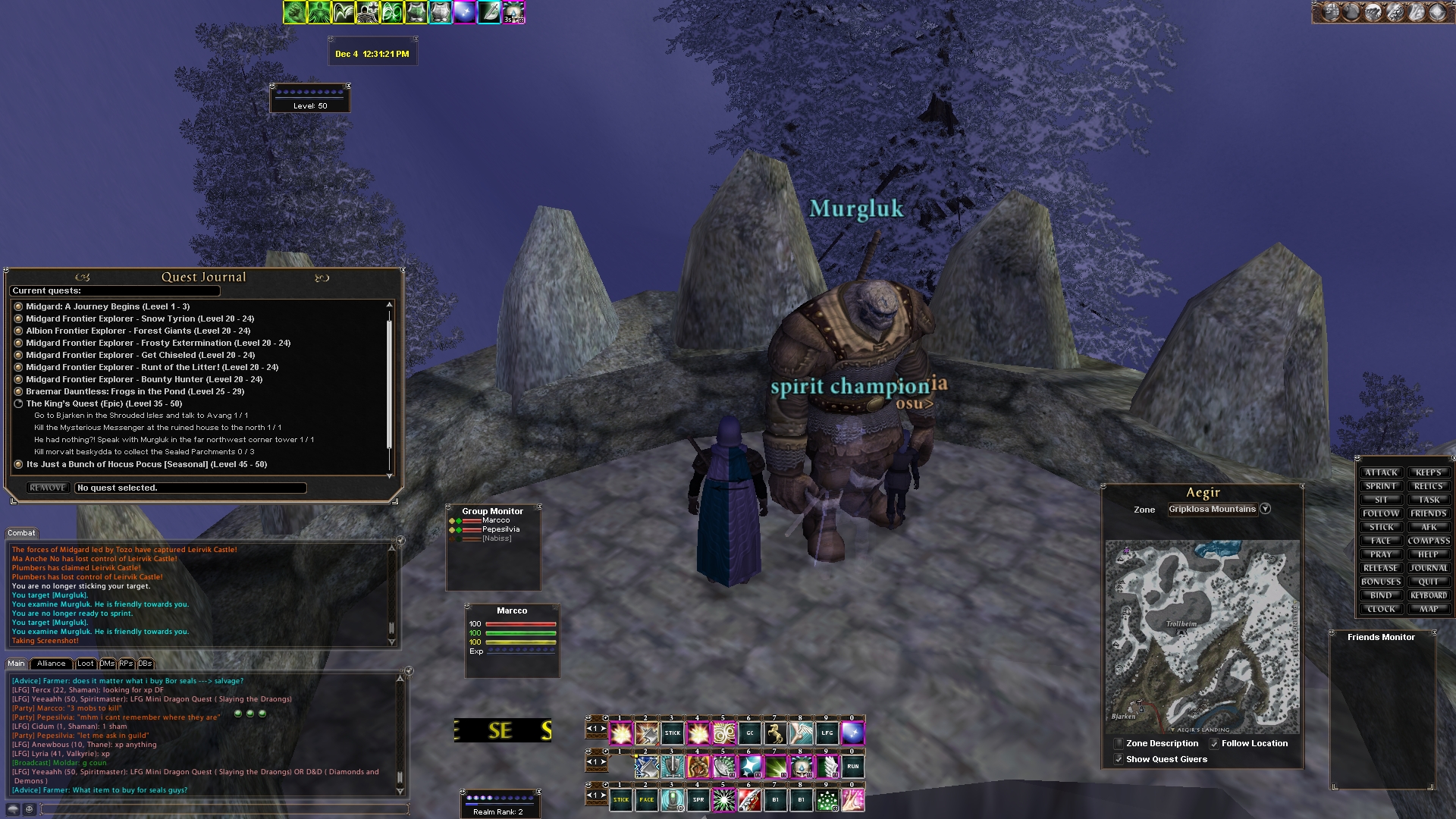The width and height of the screenshot is (1456, 819).
Task: Open the MAP command button
Action: click(x=1429, y=609)
